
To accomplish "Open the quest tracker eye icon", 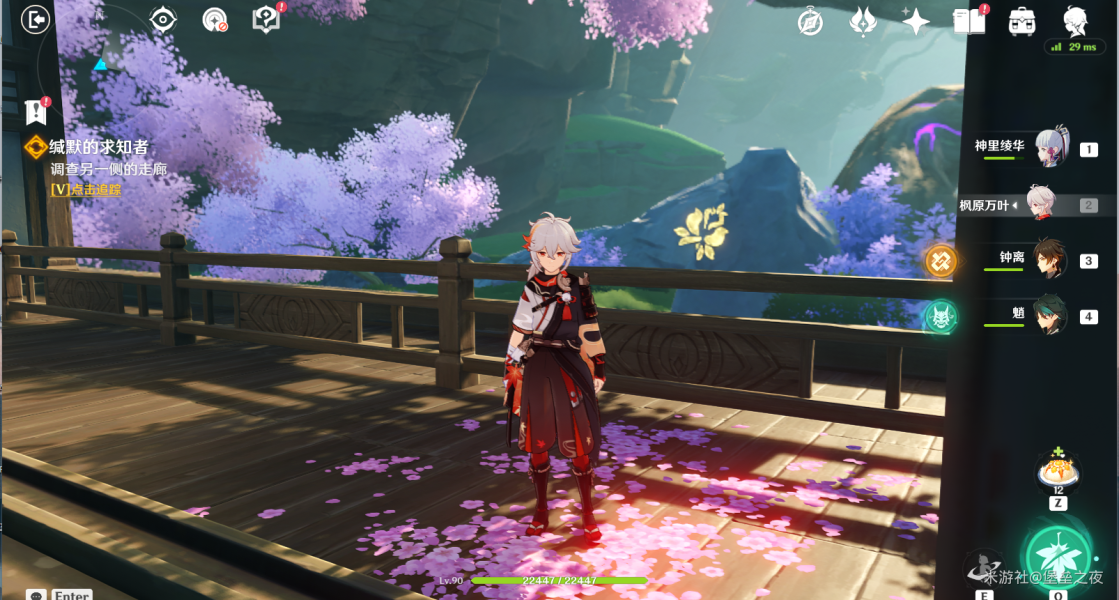I will pos(163,19).
